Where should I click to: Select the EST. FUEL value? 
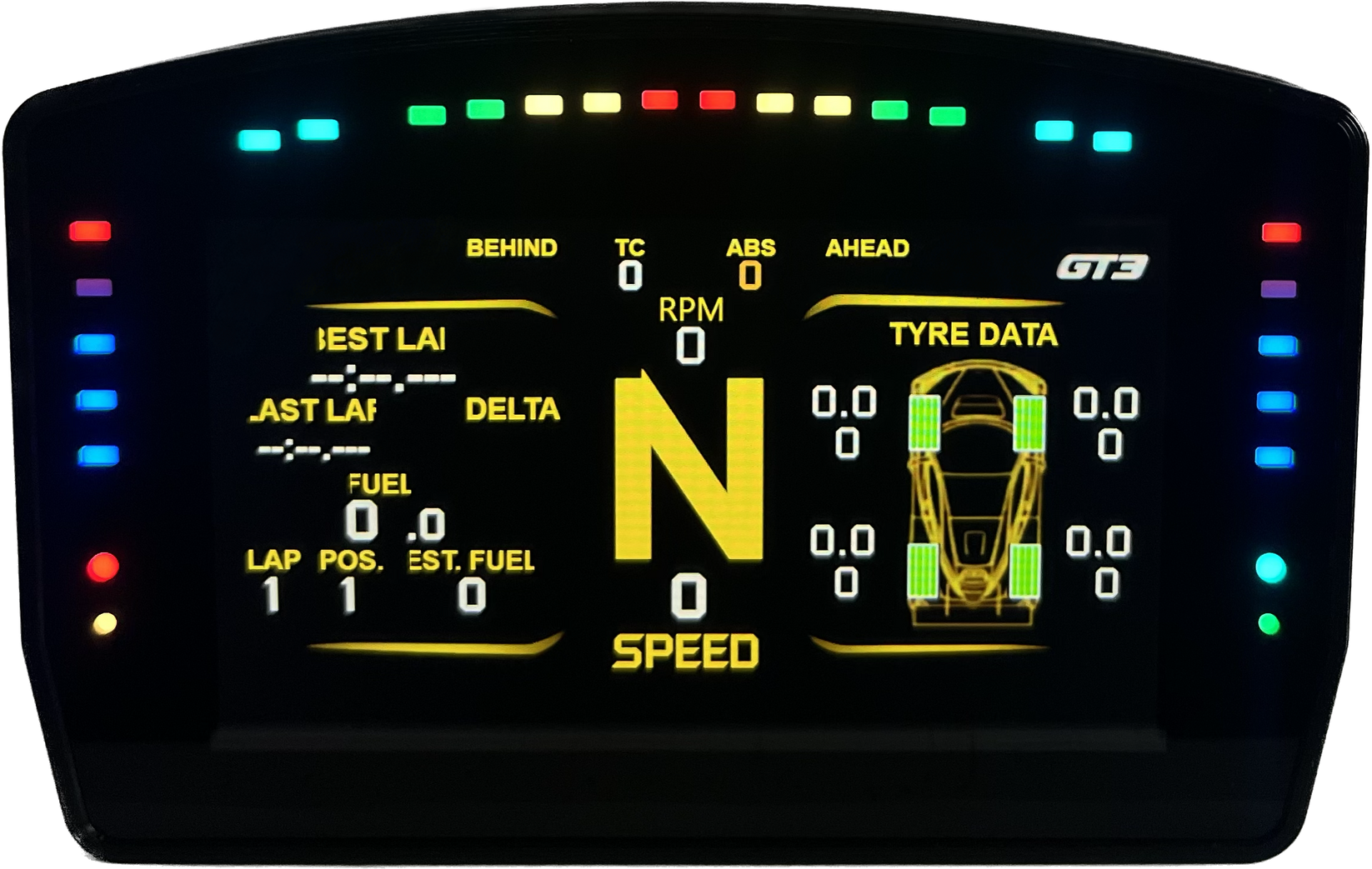point(471,593)
